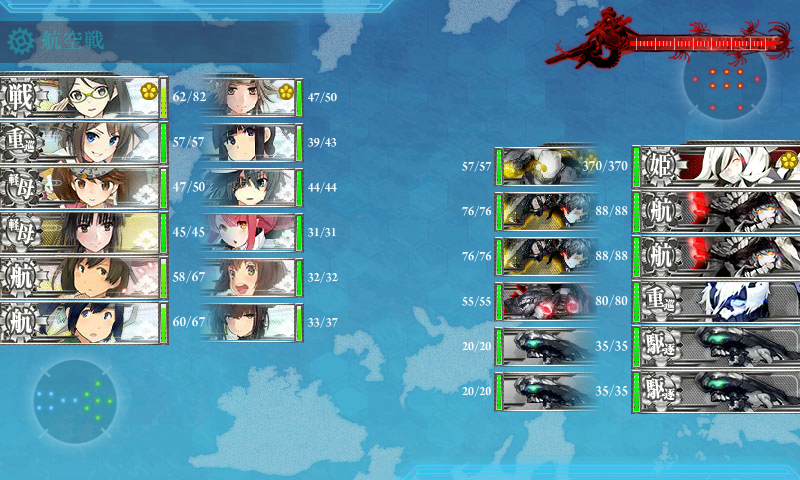This screenshot has width=800, height=480.
Task: Choose the light carrier card with 47/50 HP
Action: [x=84, y=188]
